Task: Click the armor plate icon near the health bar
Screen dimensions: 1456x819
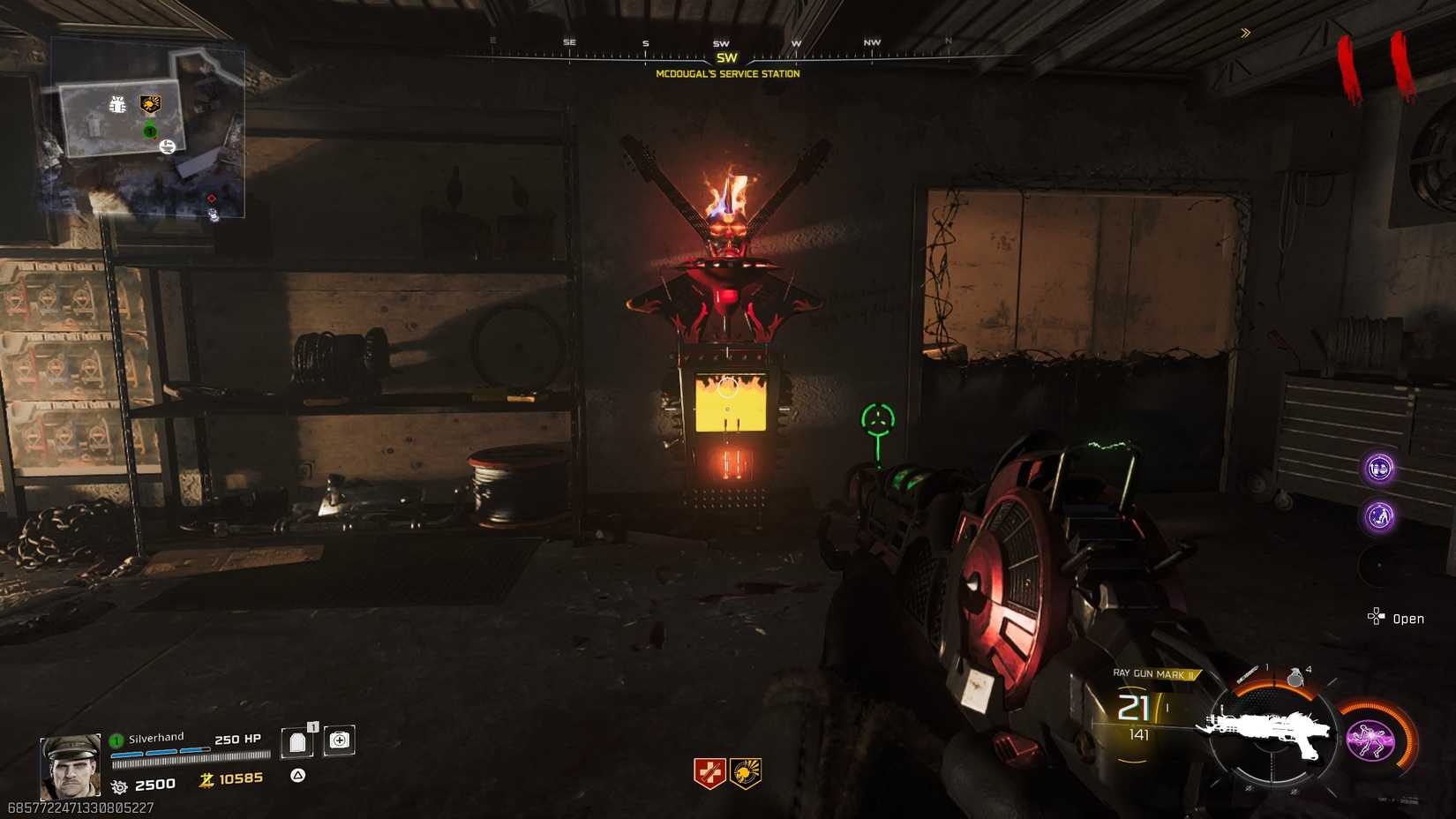Action: 296,740
